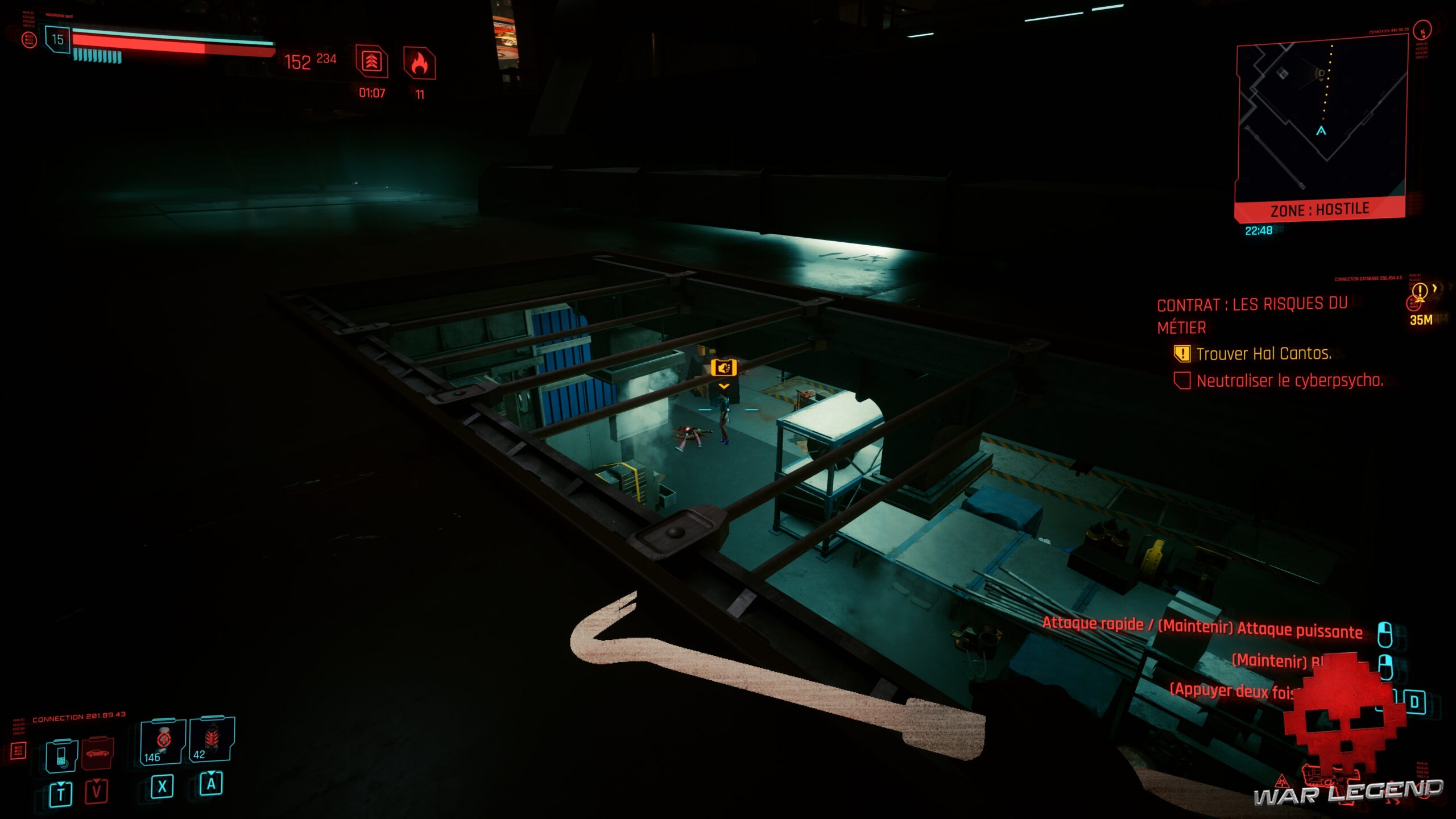Toggle the T quick-slot key indicator

point(61,794)
